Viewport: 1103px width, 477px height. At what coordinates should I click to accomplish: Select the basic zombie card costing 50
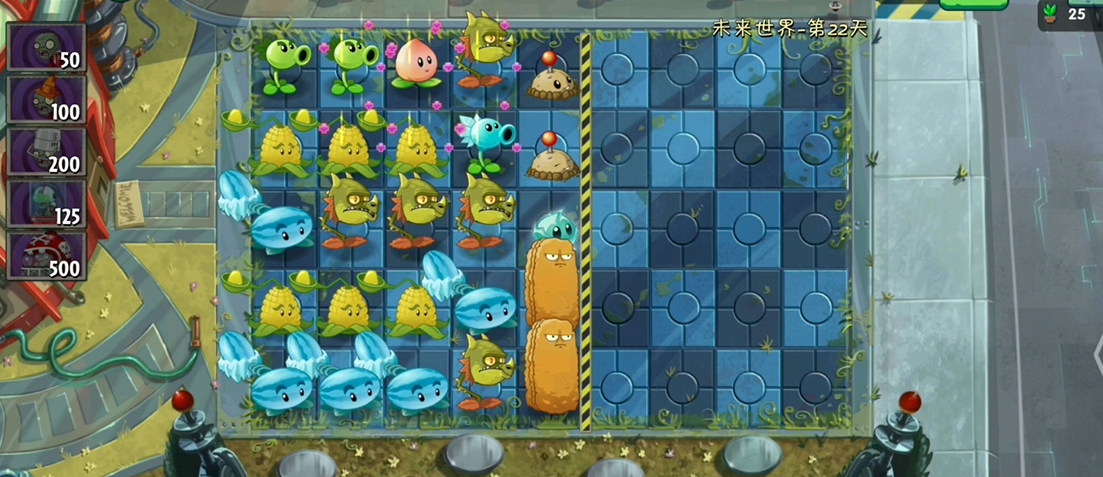coord(46,46)
